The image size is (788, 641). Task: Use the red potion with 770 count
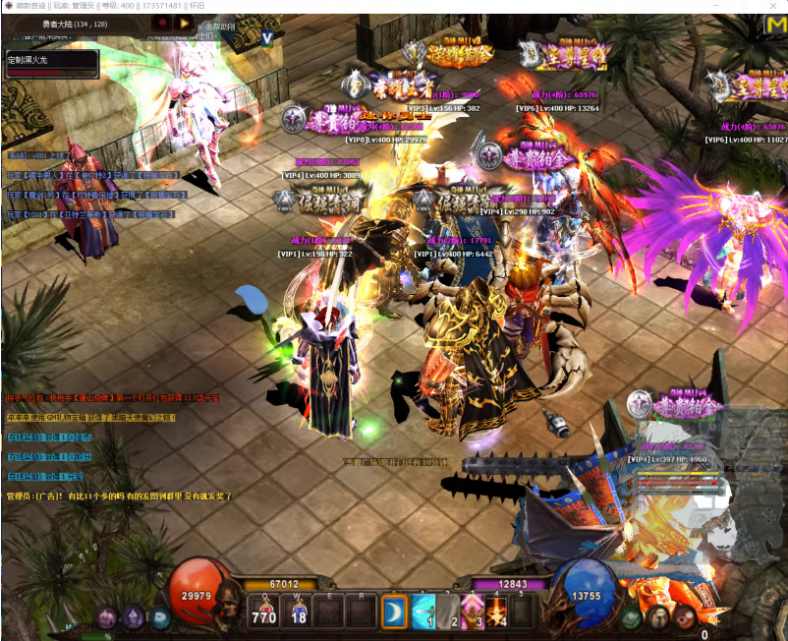[x=264, y=610]
